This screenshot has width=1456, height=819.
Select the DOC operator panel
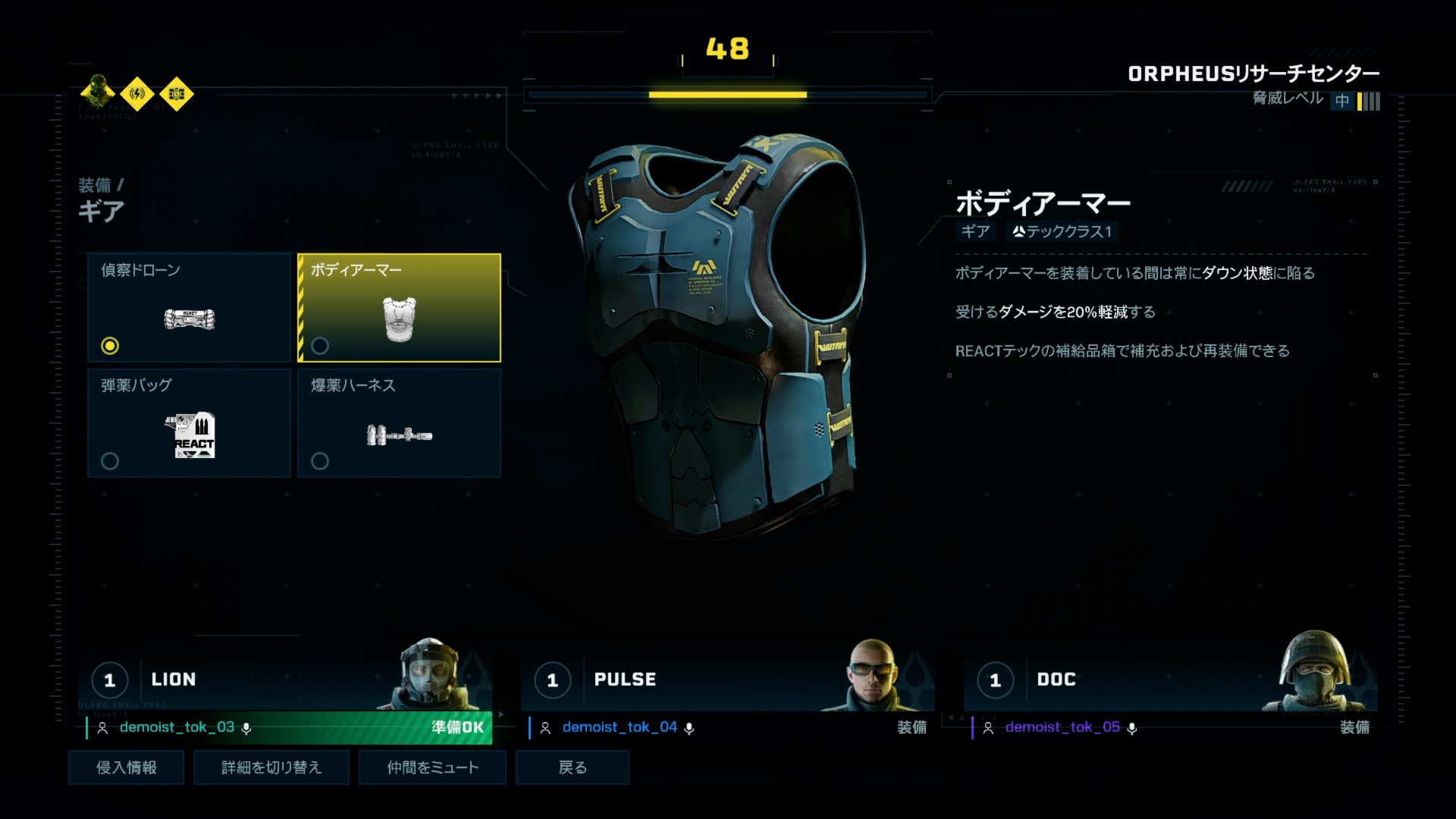[x=1170, y=679]
